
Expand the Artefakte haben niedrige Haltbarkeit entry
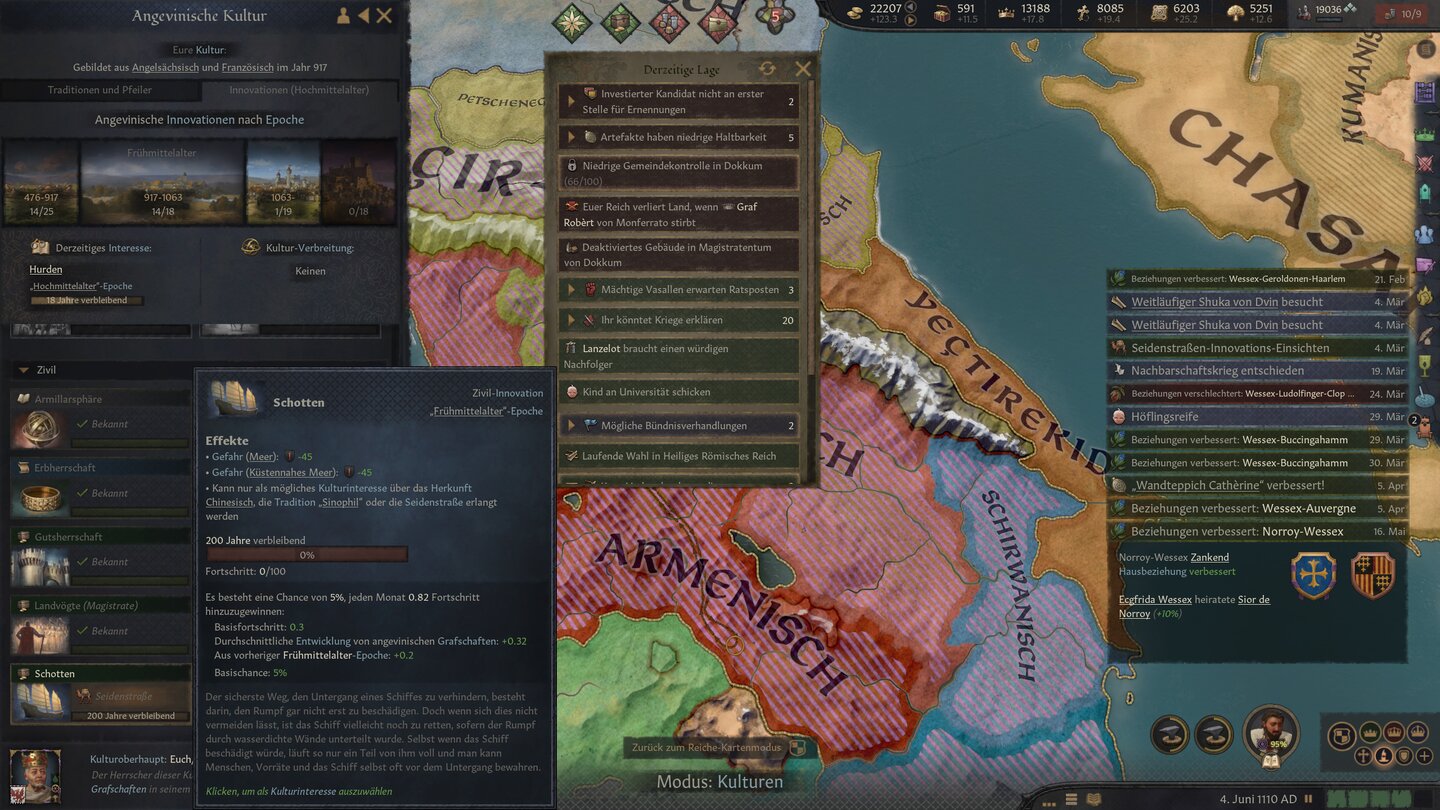572,136
